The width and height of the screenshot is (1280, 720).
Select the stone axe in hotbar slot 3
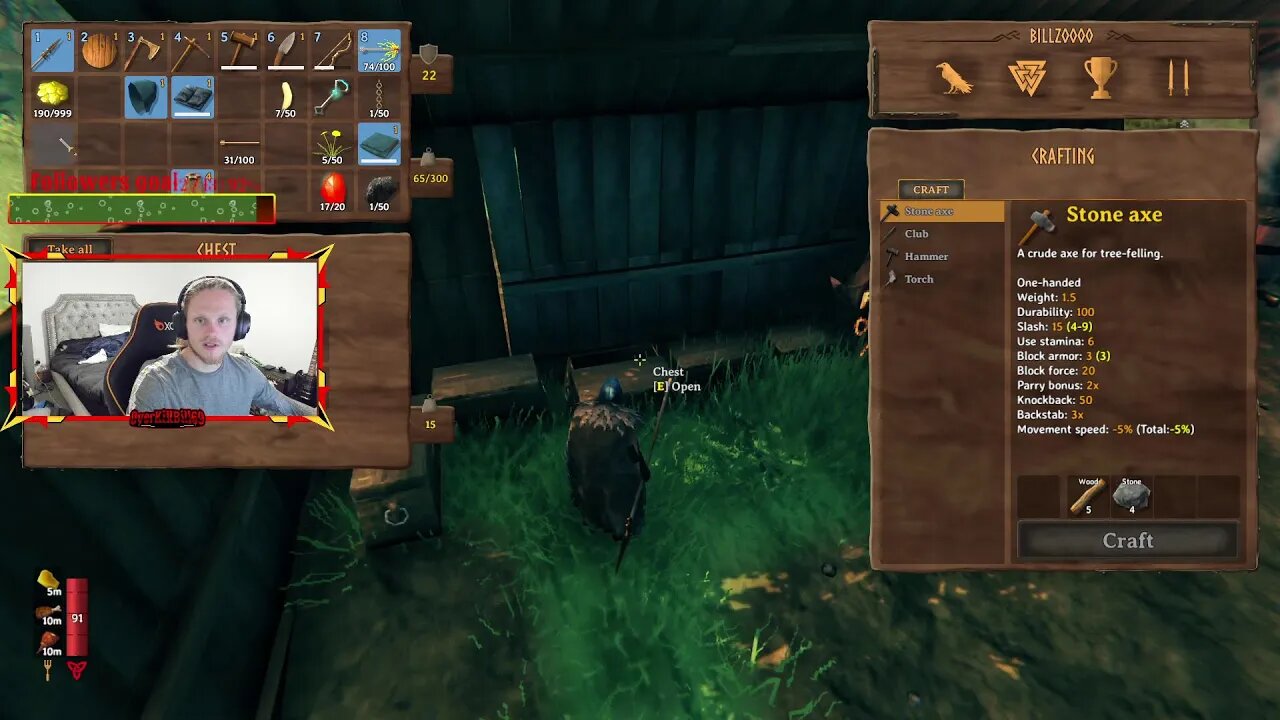[144, 48]
